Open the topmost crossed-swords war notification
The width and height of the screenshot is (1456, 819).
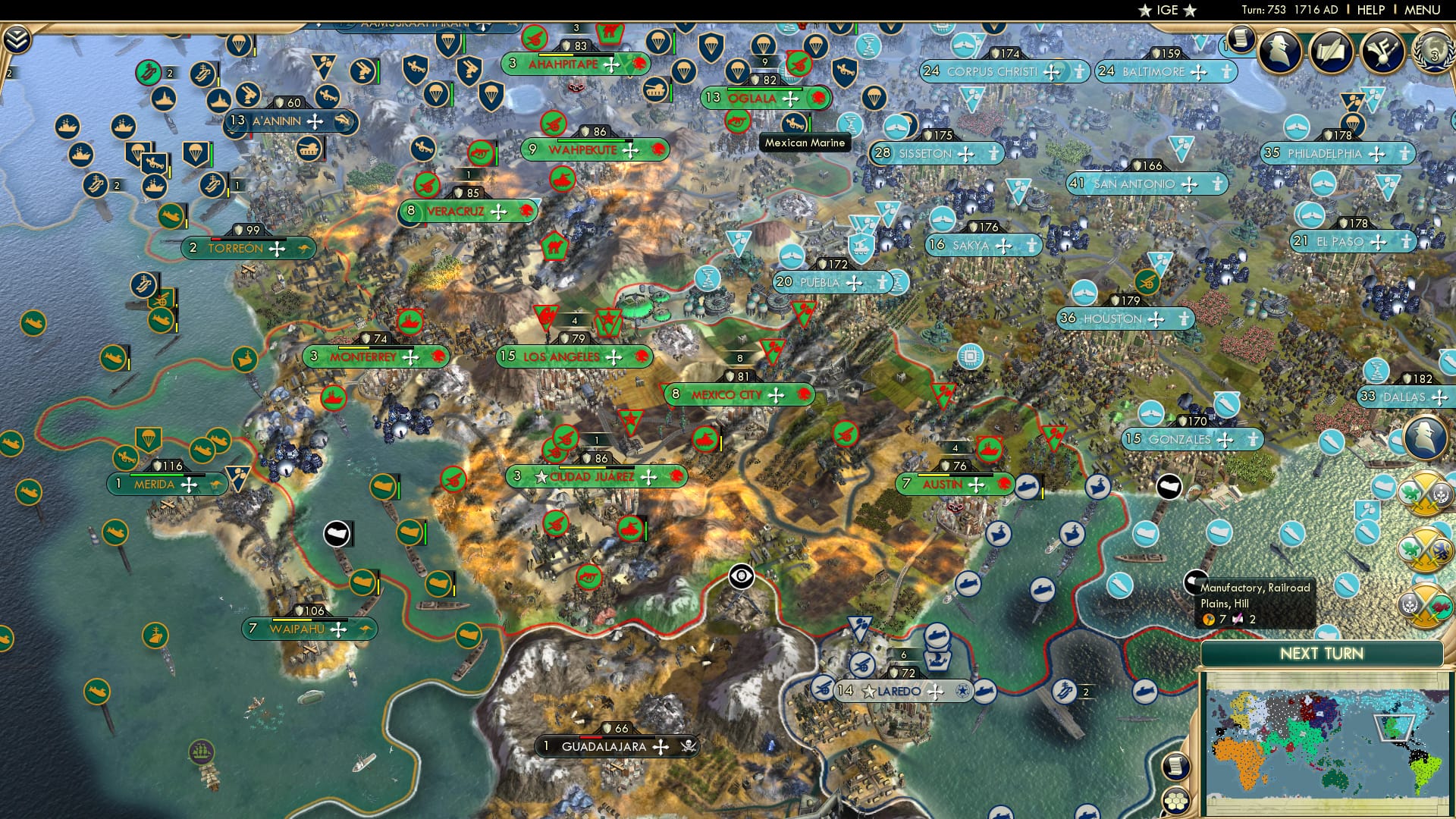tap(1424, 494)
